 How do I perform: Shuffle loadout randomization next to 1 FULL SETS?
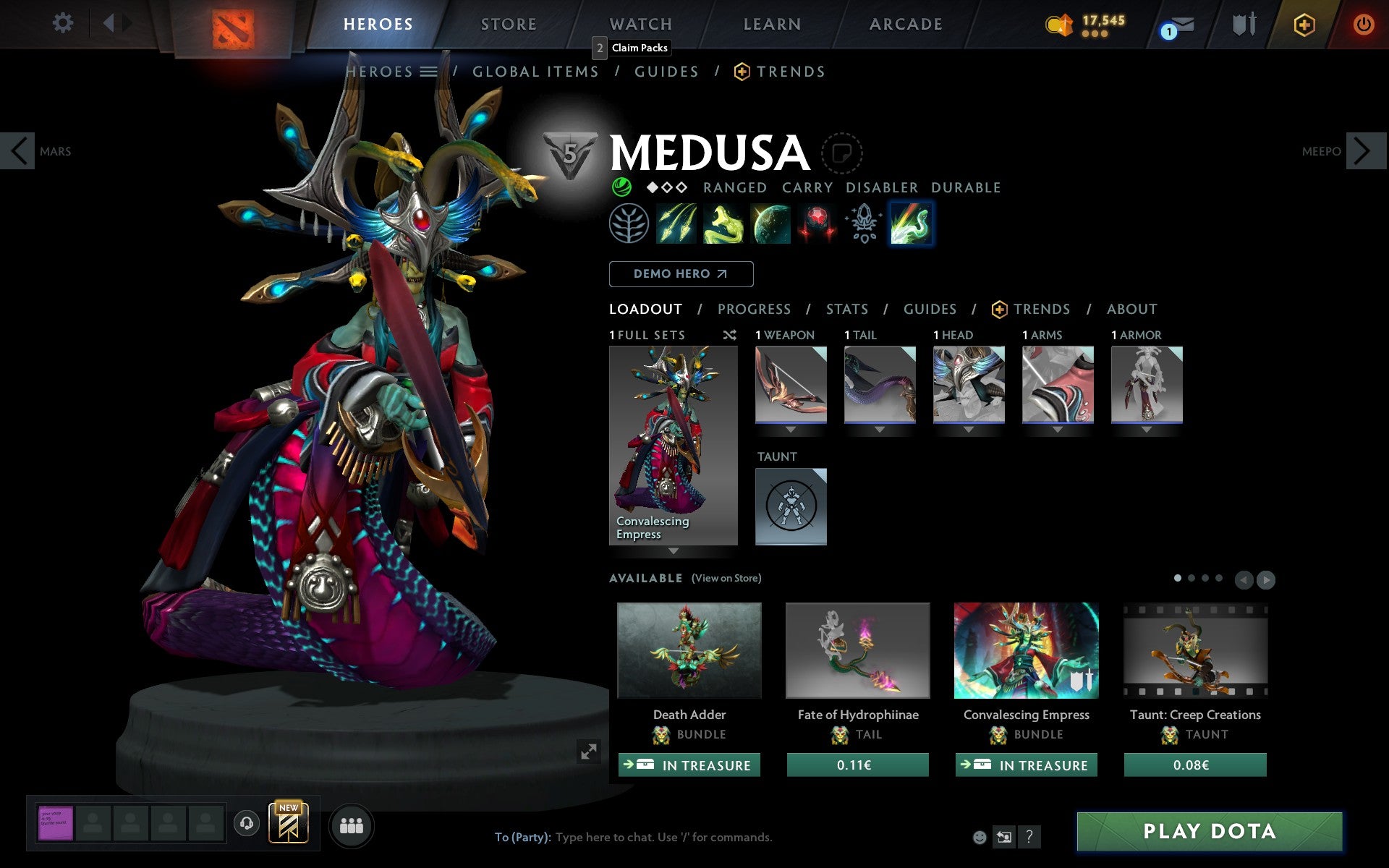click(x=729, y=335)
